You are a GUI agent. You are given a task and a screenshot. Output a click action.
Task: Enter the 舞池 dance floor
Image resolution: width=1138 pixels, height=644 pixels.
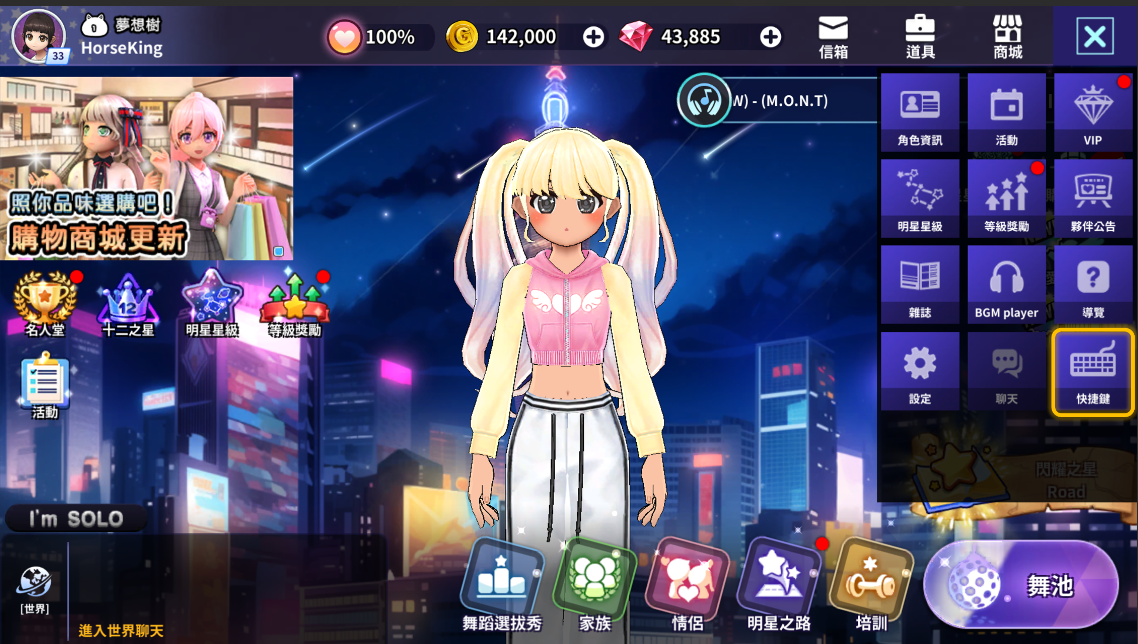pos(1021,585)
